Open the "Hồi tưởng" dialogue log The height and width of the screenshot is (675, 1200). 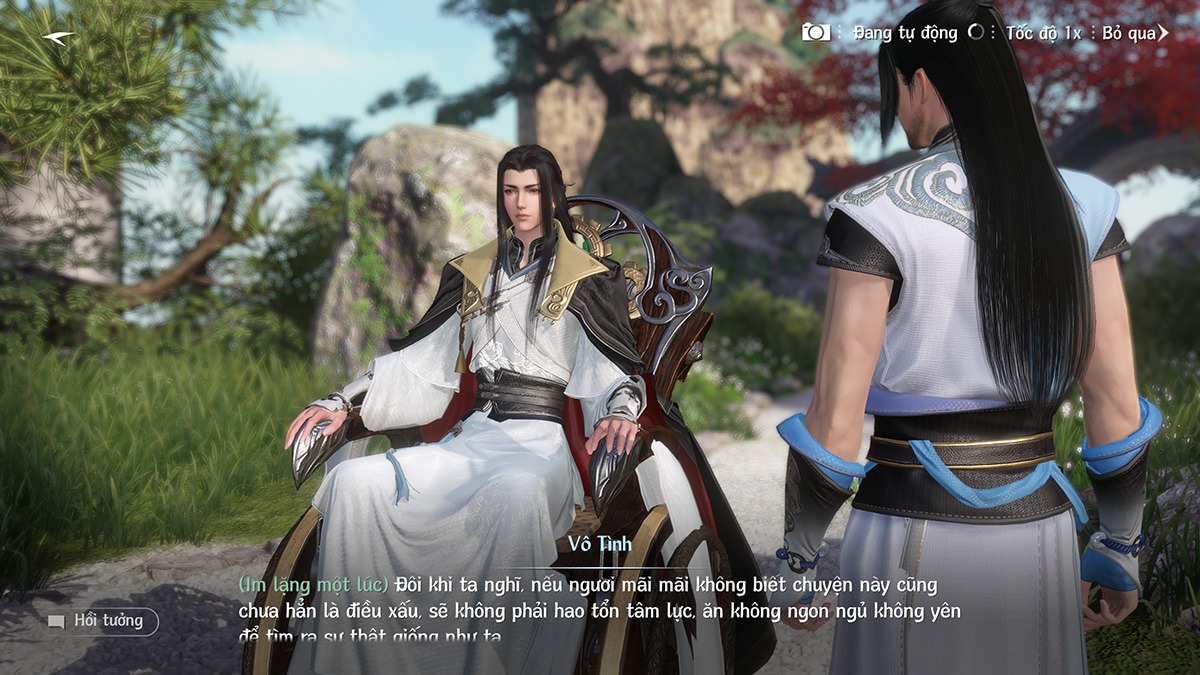101,621
